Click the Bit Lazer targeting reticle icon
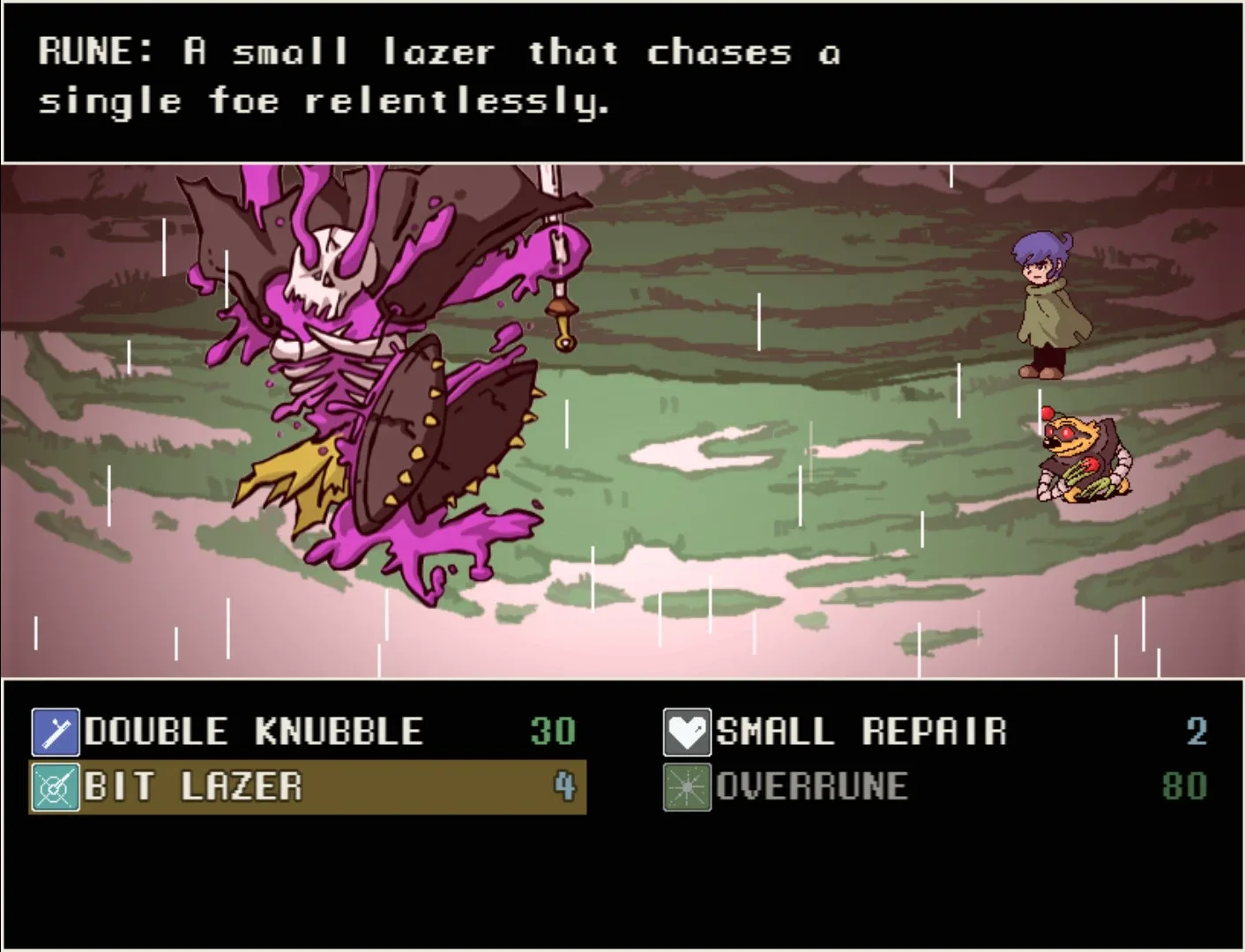This screenshot has height=952, width=1245. coord(55,787)
